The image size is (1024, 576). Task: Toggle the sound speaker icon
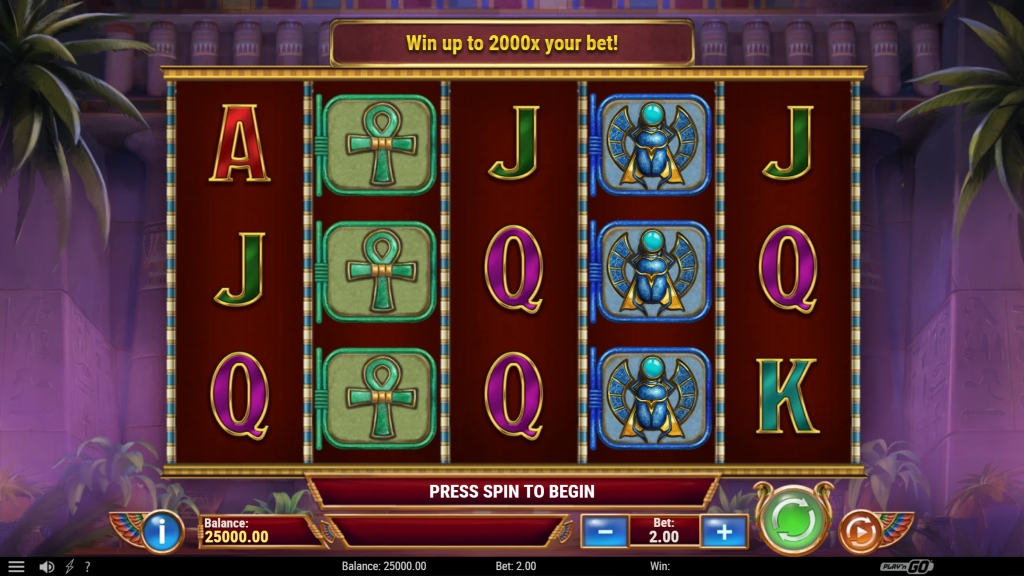pyautogui.click(x=46, y=566)
